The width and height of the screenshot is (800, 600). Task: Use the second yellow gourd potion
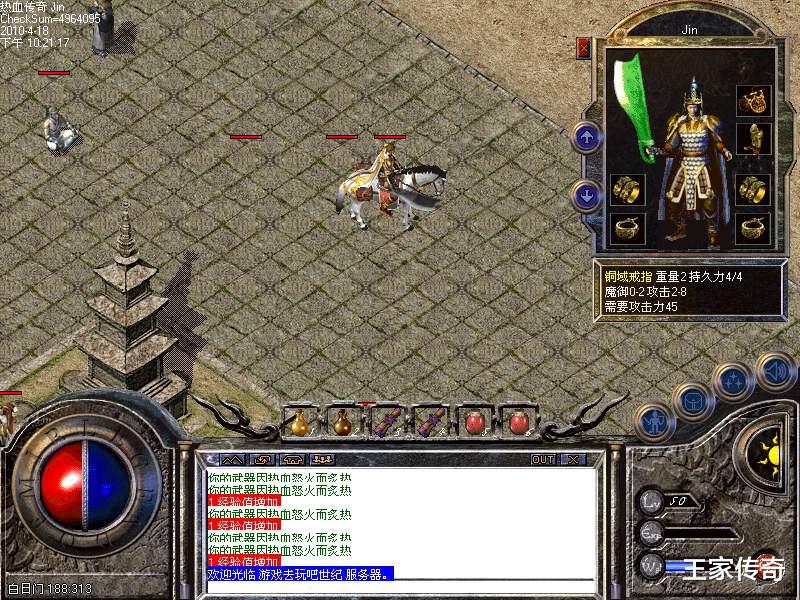[342, 422]
